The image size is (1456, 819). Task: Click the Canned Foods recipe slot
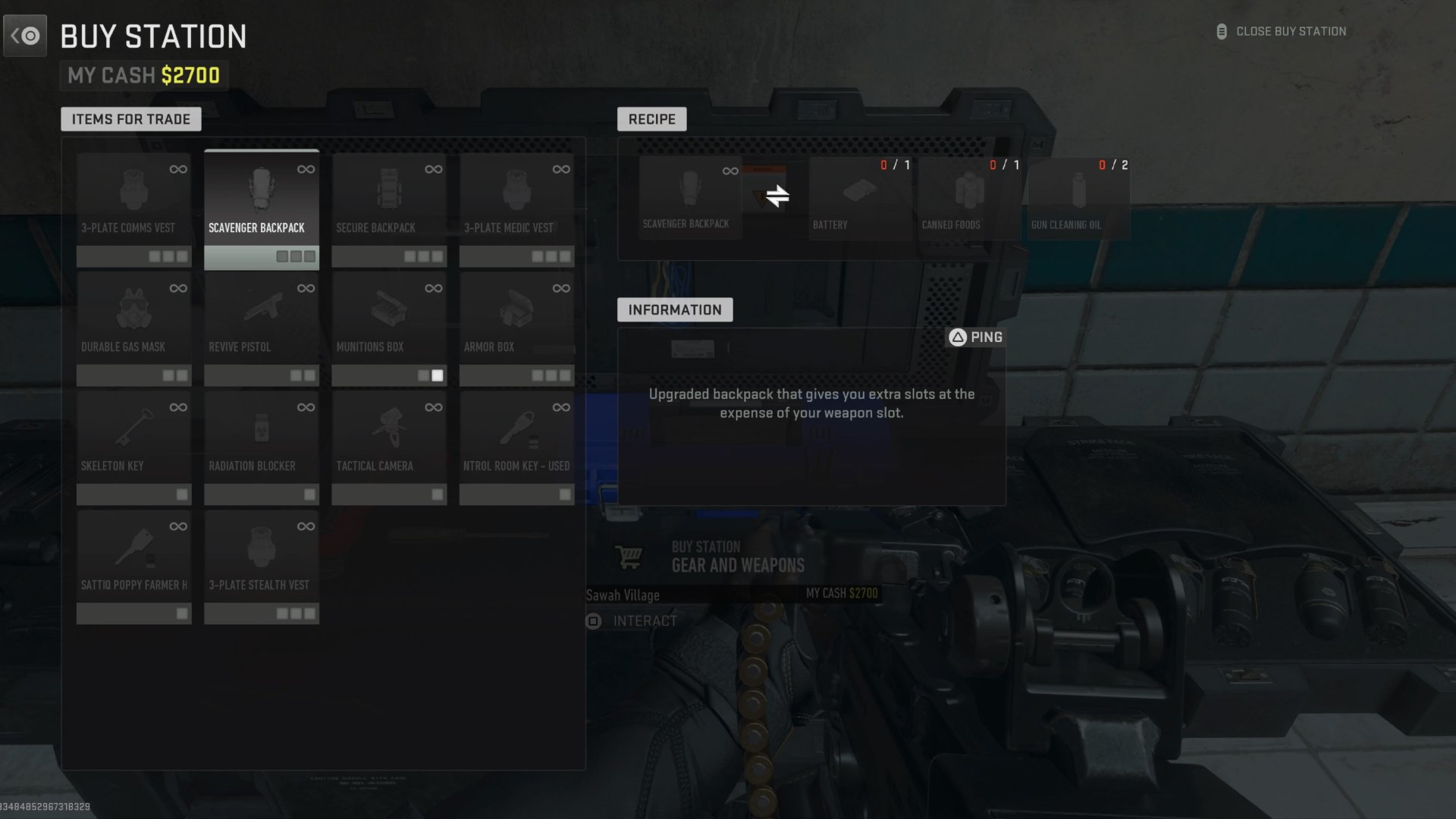coord(968,197)
